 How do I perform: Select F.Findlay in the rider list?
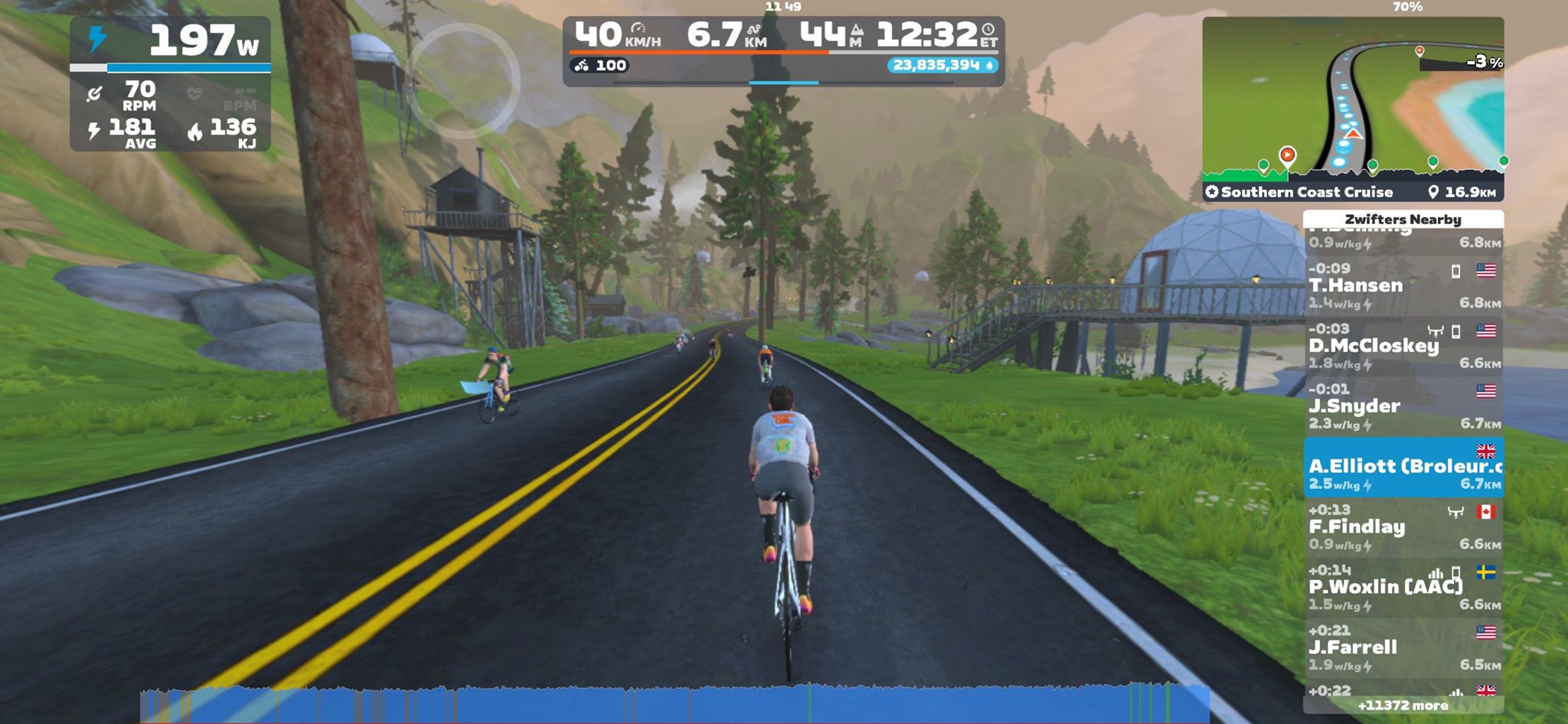point(1403,527)
